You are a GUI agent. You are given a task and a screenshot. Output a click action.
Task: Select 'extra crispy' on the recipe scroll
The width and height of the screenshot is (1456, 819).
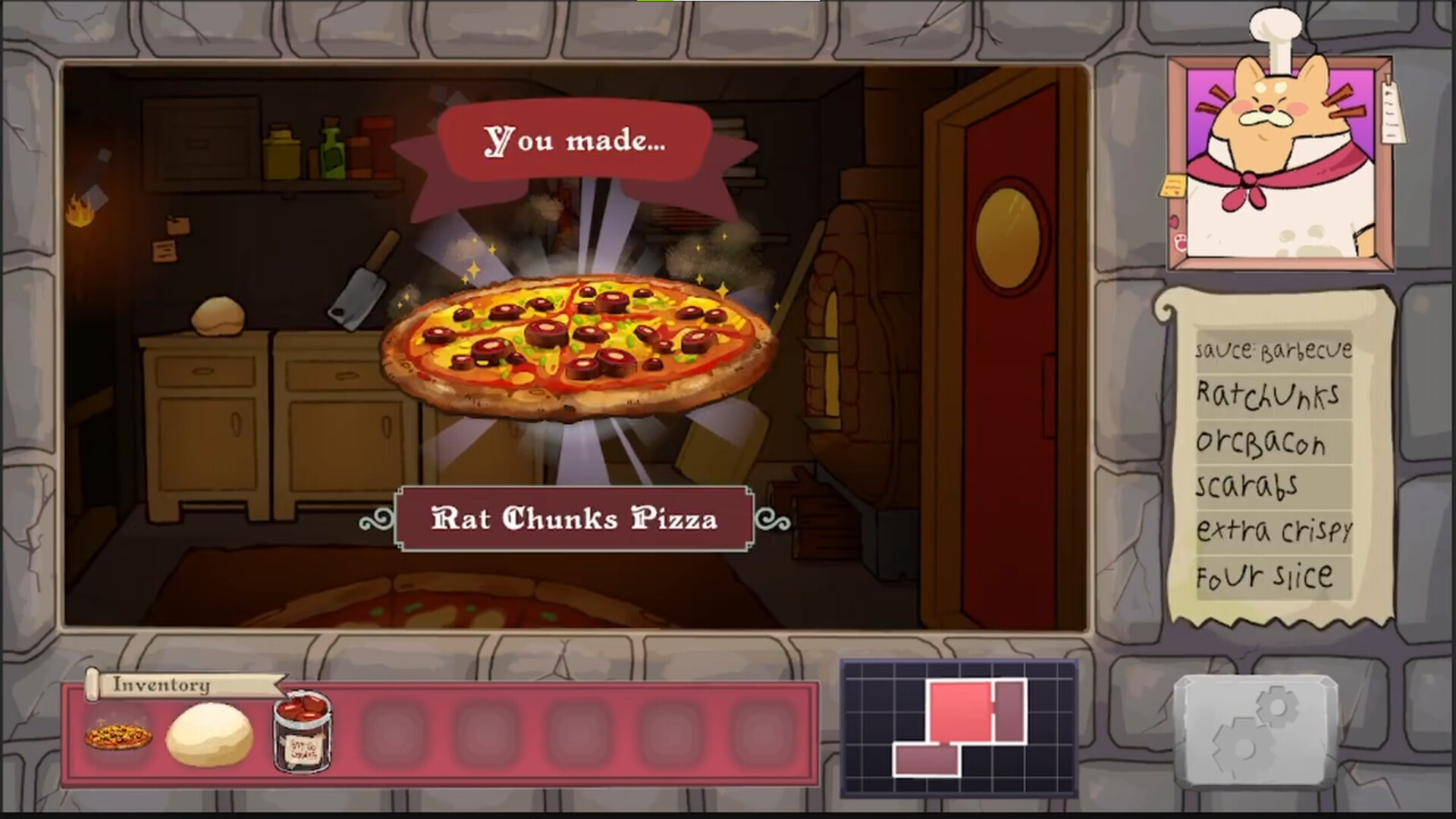click(x=1274, y=531)
